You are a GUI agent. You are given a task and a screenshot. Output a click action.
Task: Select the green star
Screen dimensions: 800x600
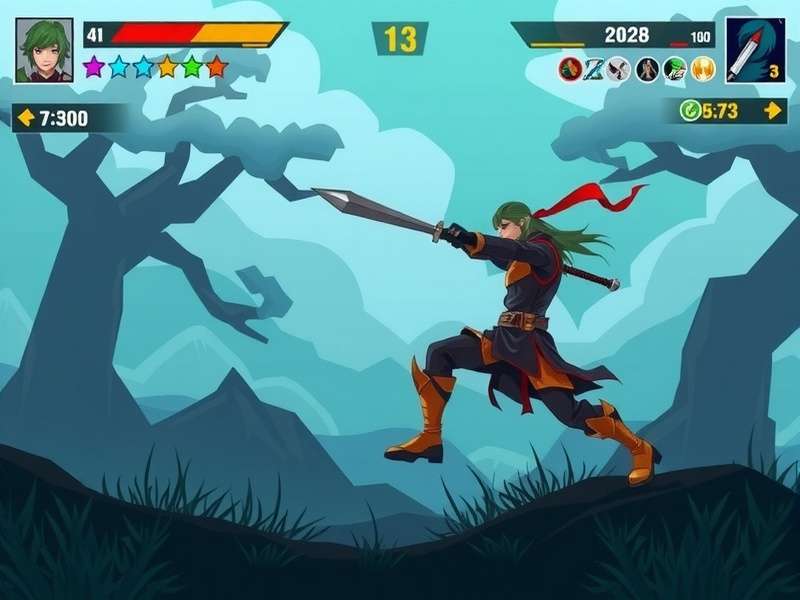coord(192,67)
